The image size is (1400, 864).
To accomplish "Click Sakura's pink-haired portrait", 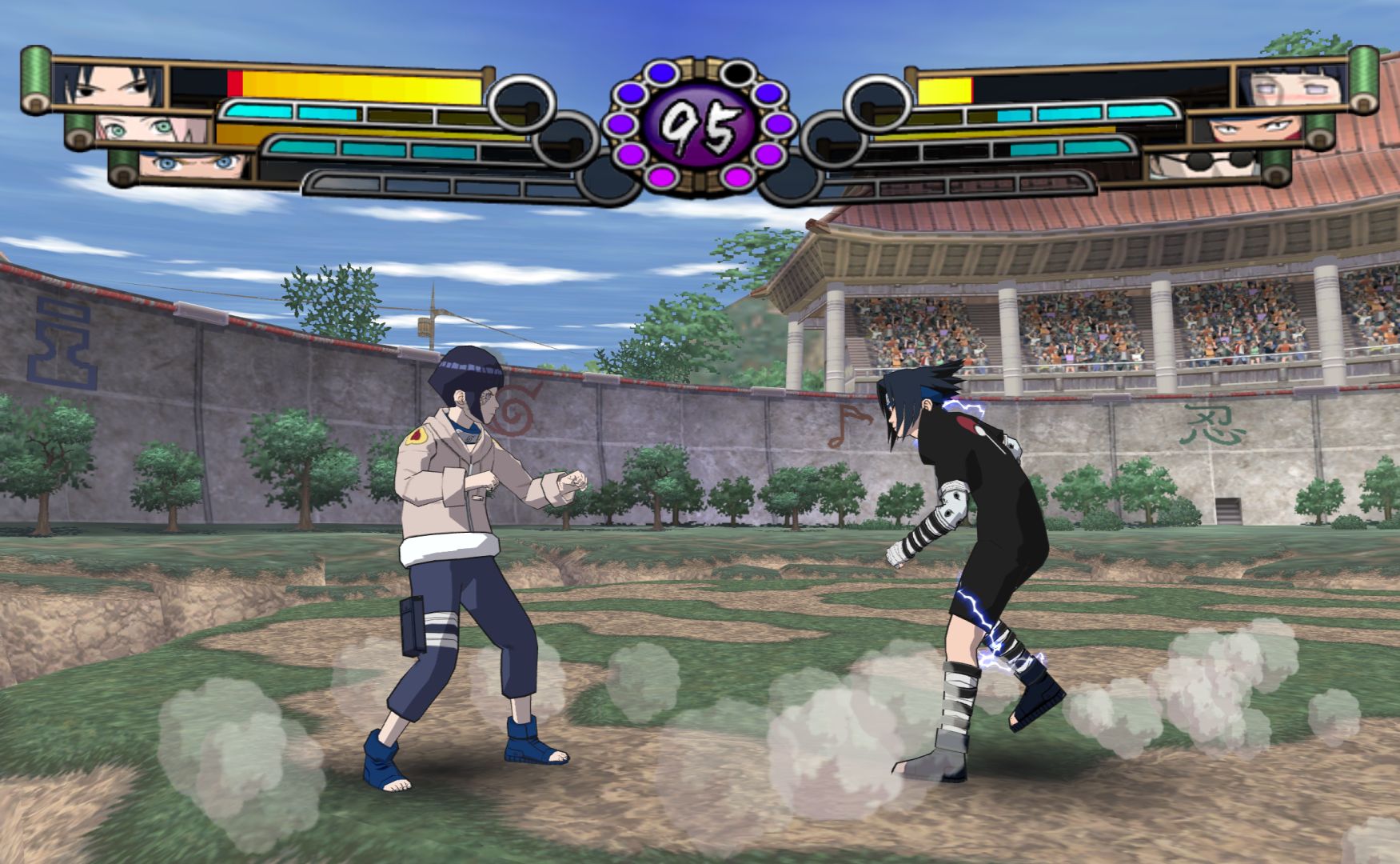I will (152, 128).
